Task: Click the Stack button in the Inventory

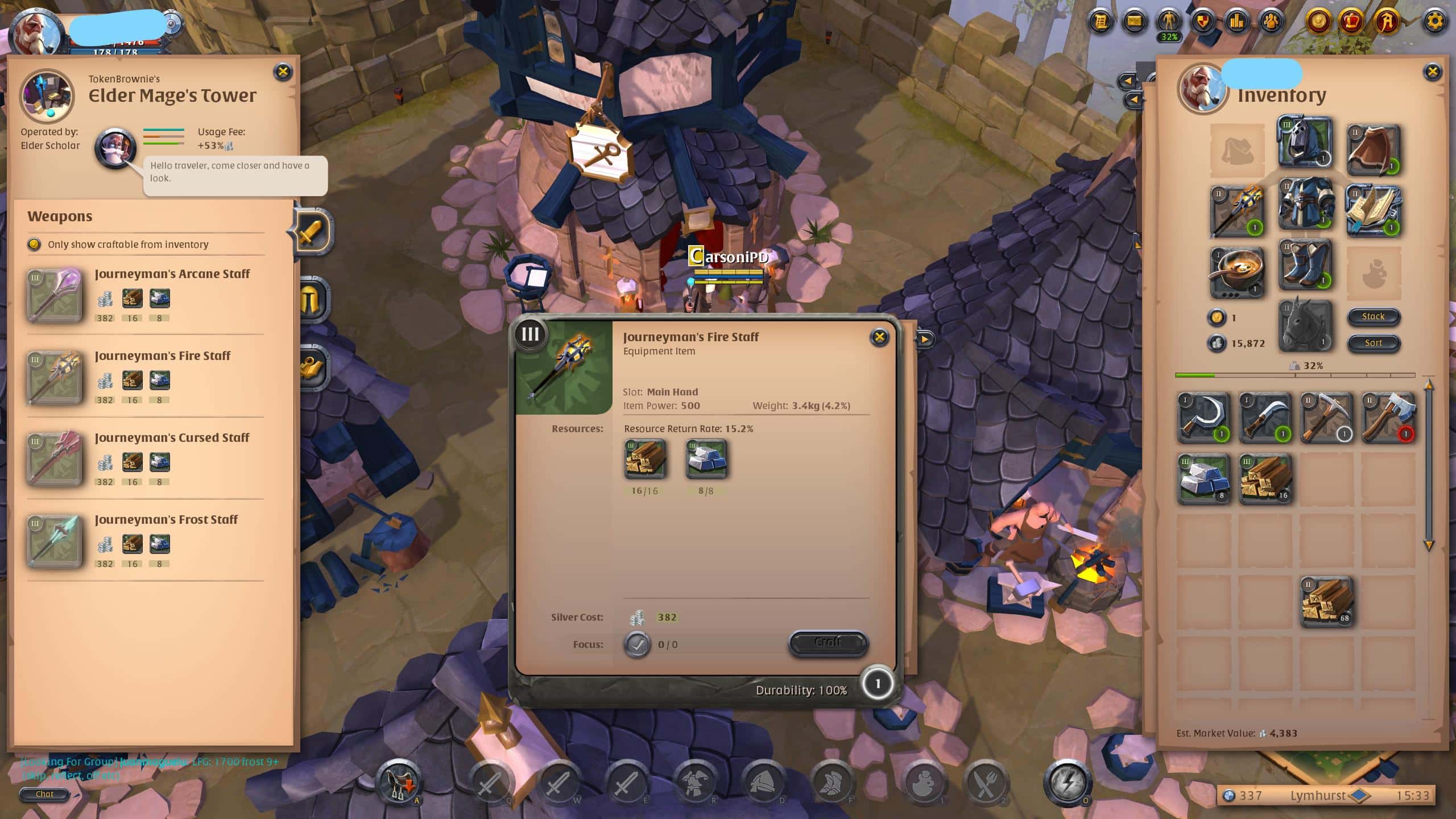Action: click(x=1373, y=316)
